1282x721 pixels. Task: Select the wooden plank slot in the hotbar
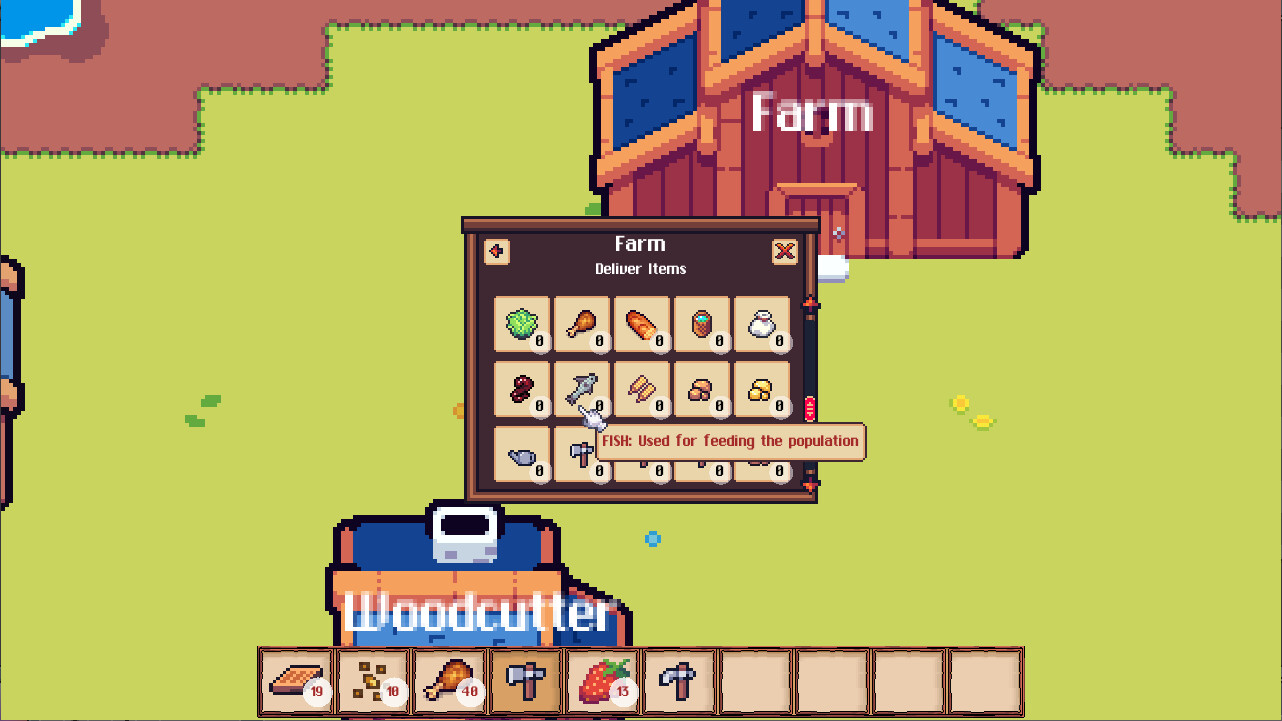[x=296, y=681]
